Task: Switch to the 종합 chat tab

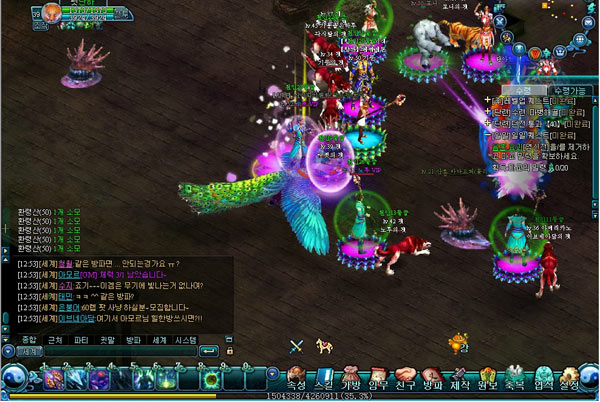Action: point(29,340)
